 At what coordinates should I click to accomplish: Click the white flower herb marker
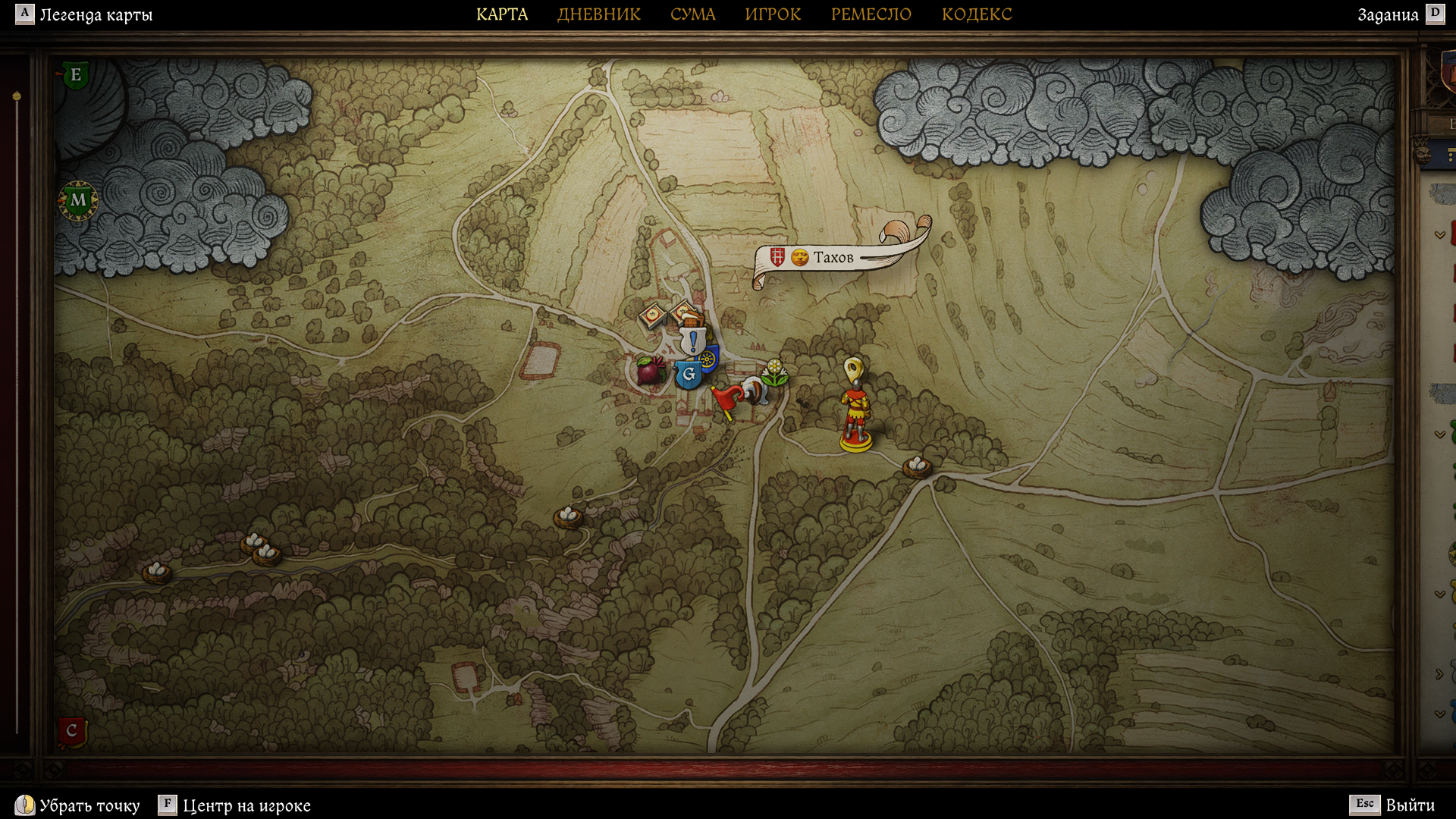pos(773,372)
